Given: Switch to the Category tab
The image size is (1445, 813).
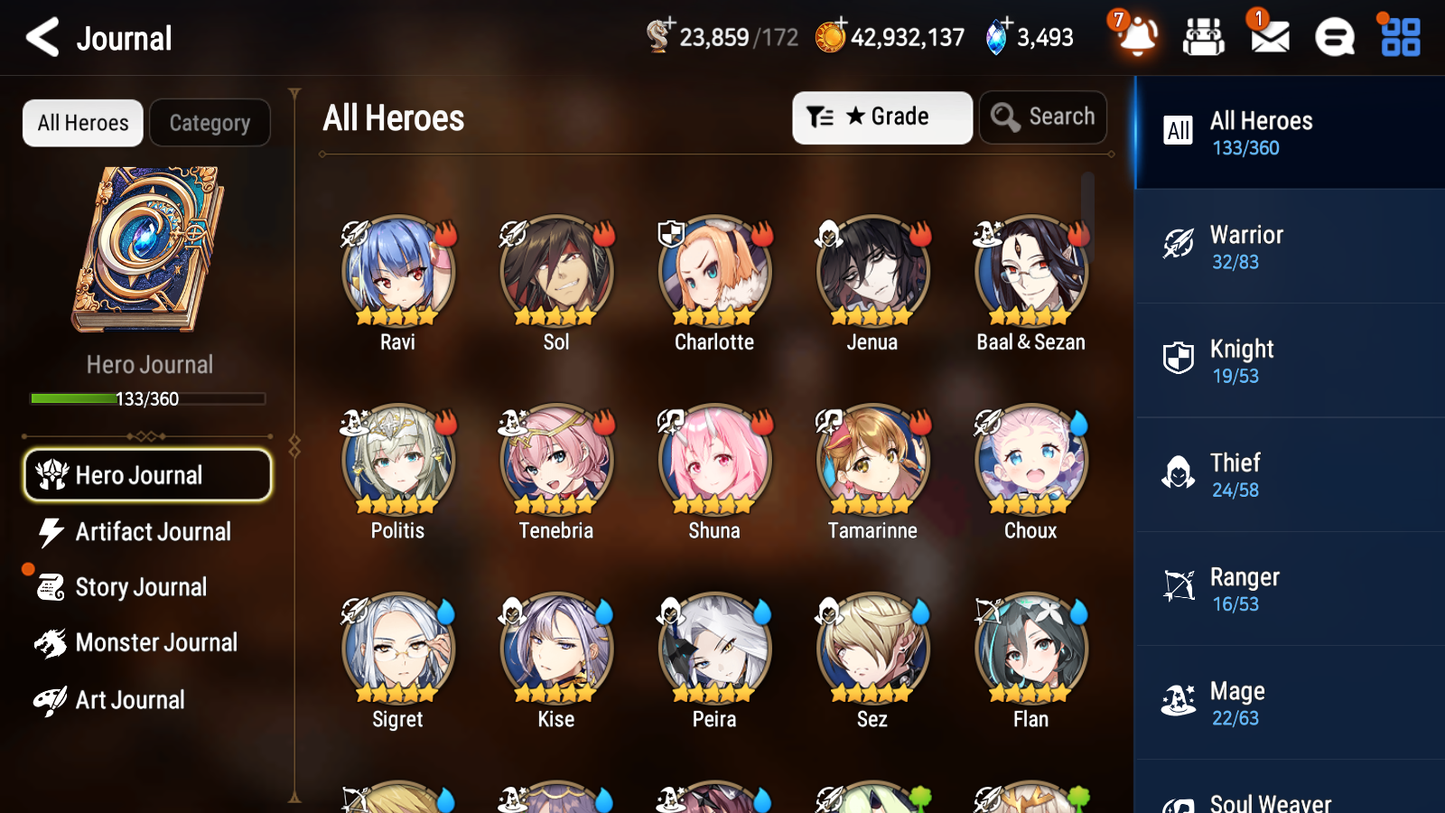Looking at the screenshot, I should coord(210,122).
